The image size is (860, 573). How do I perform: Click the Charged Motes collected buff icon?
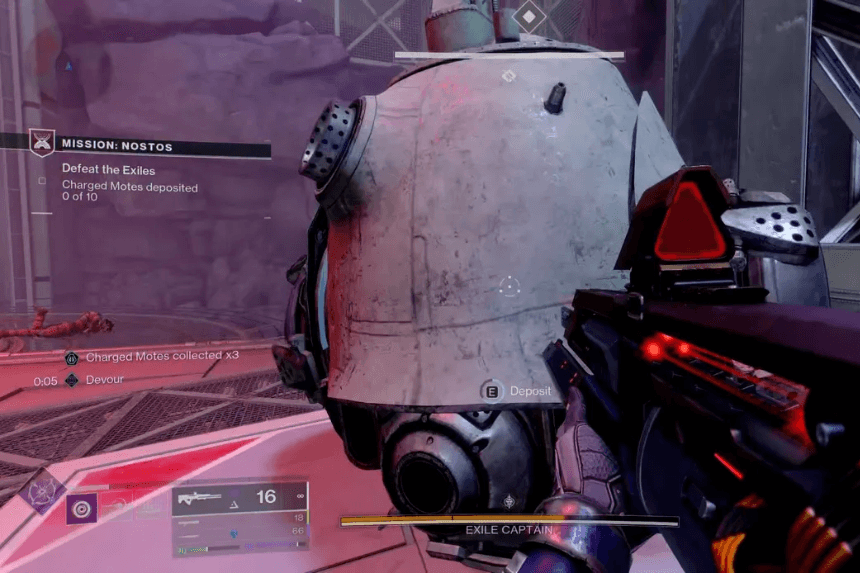click(x=71, y=358)
